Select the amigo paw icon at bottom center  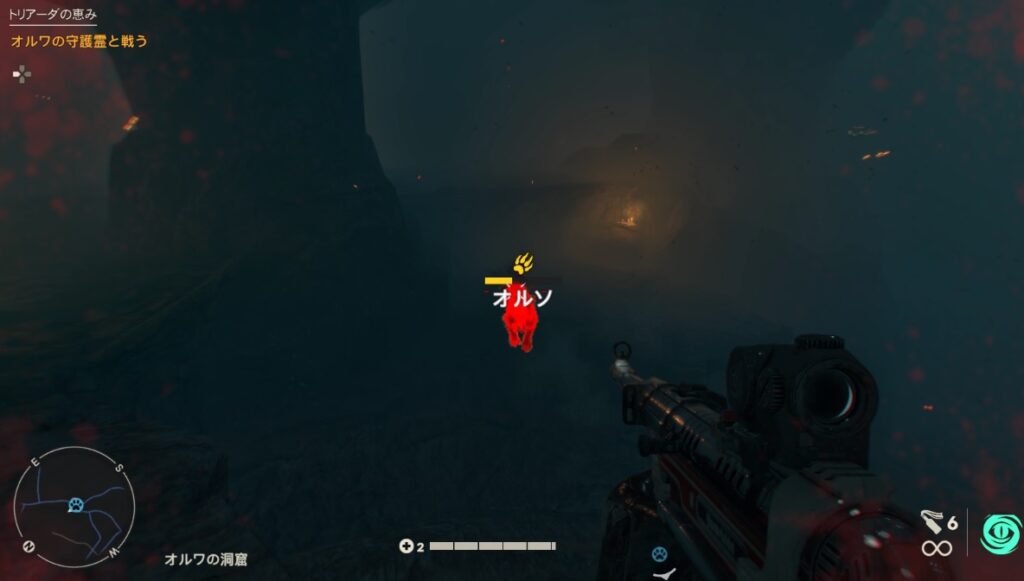point(659,553)
